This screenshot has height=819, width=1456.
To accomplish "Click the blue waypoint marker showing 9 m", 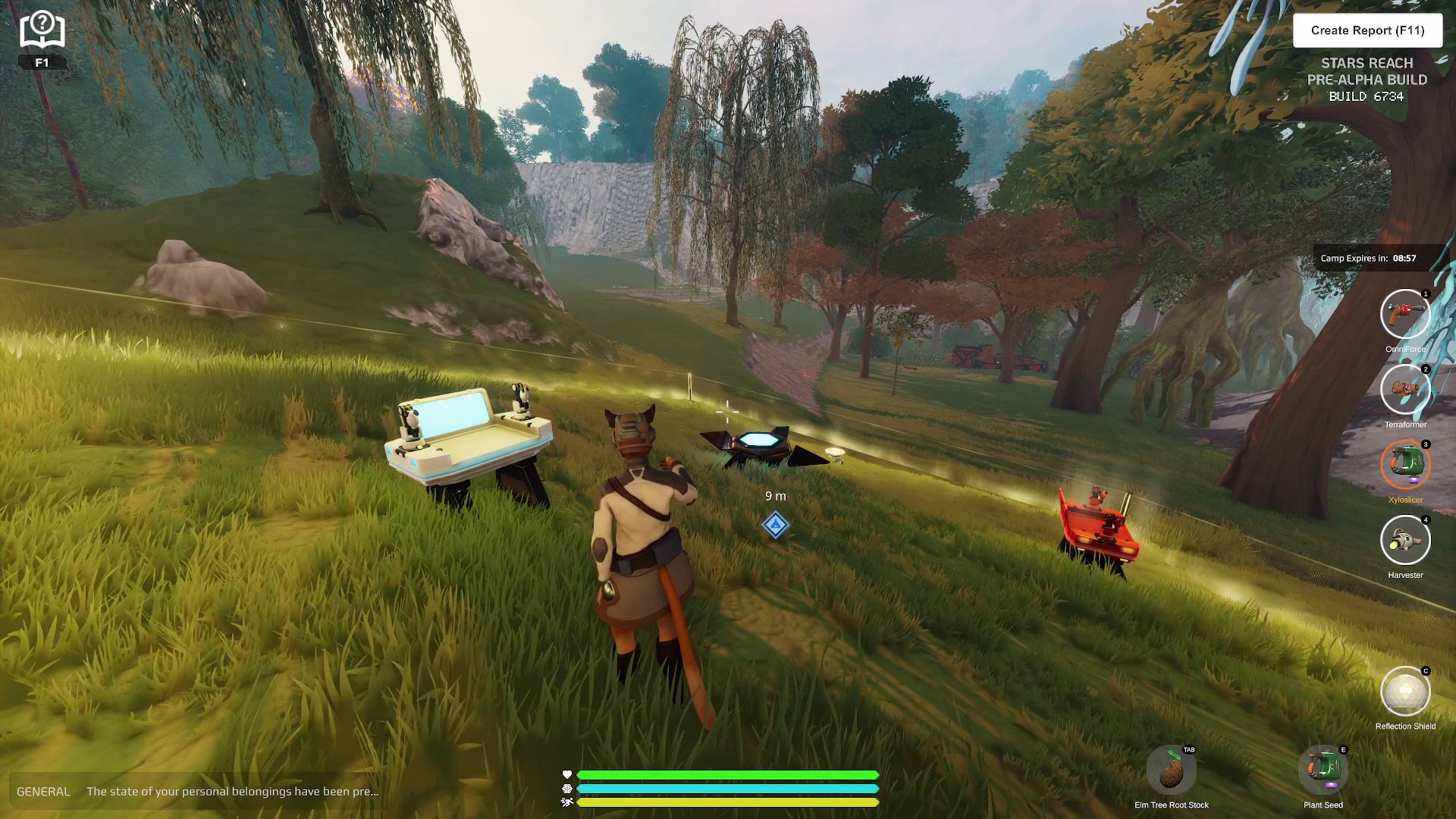I will [x=775, y=525].
